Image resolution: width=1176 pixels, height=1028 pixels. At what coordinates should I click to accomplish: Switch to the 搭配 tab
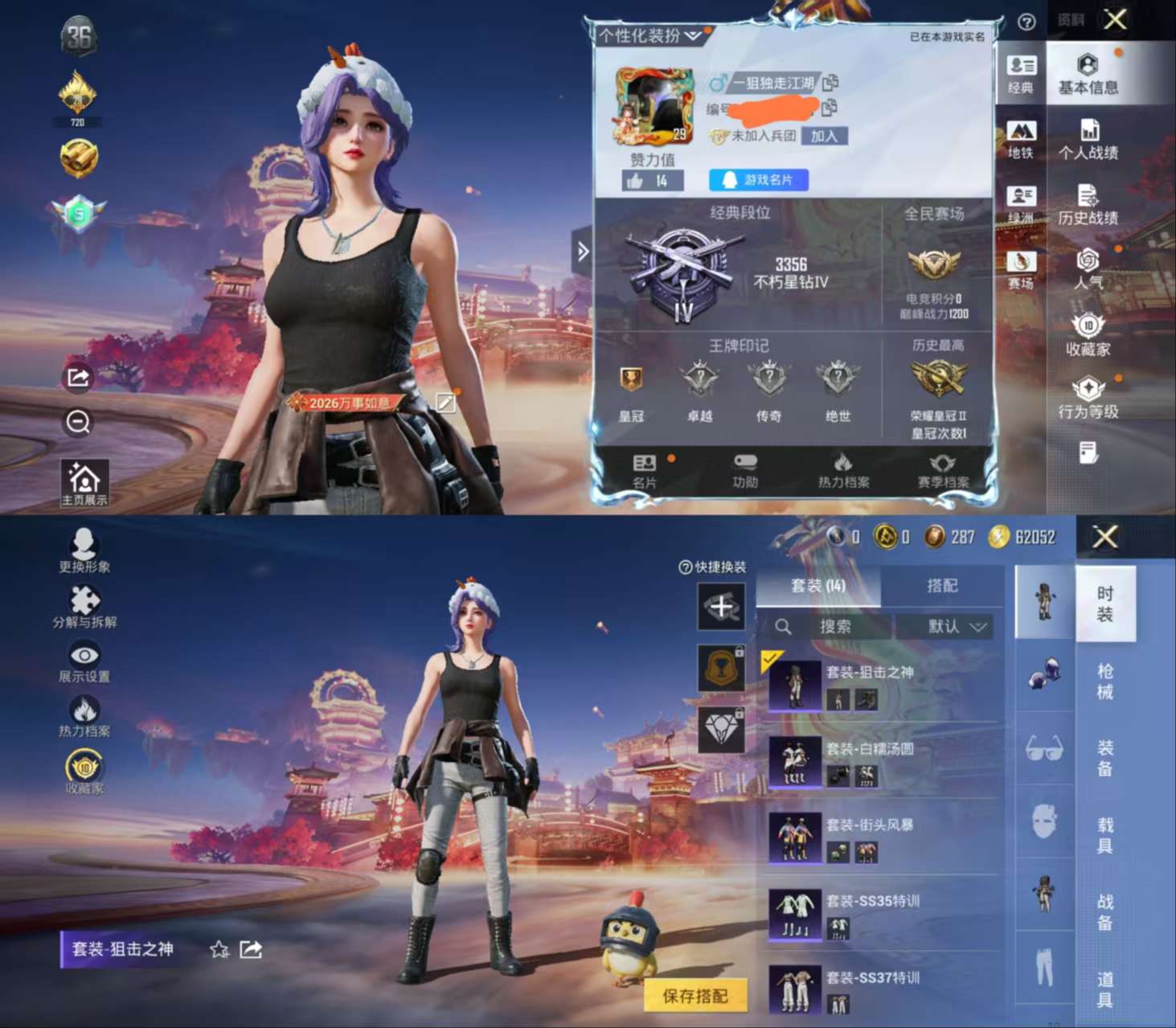(942, 586)
